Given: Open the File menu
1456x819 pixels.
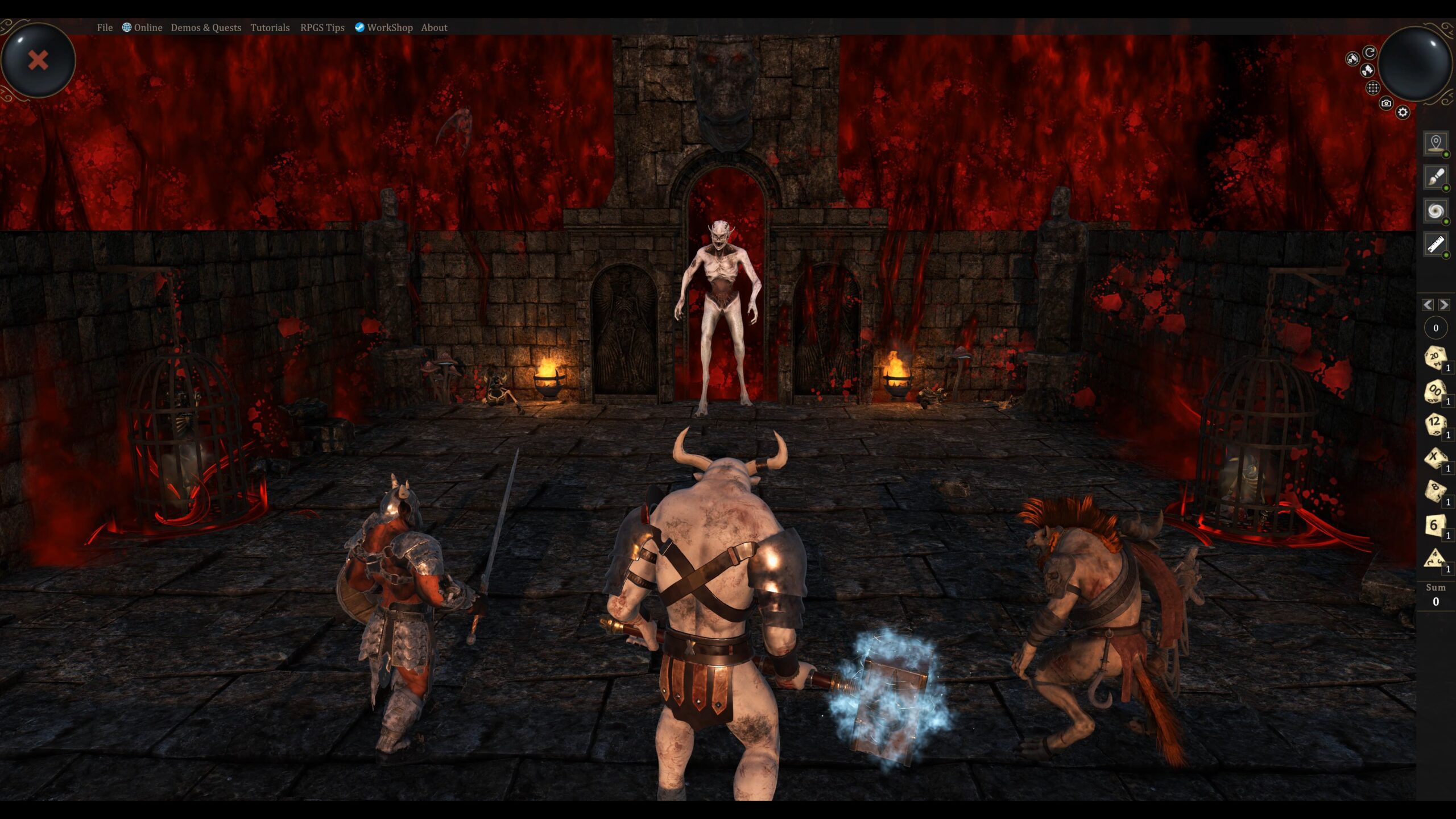Looking at the screenshot, I should coord(105,27).
